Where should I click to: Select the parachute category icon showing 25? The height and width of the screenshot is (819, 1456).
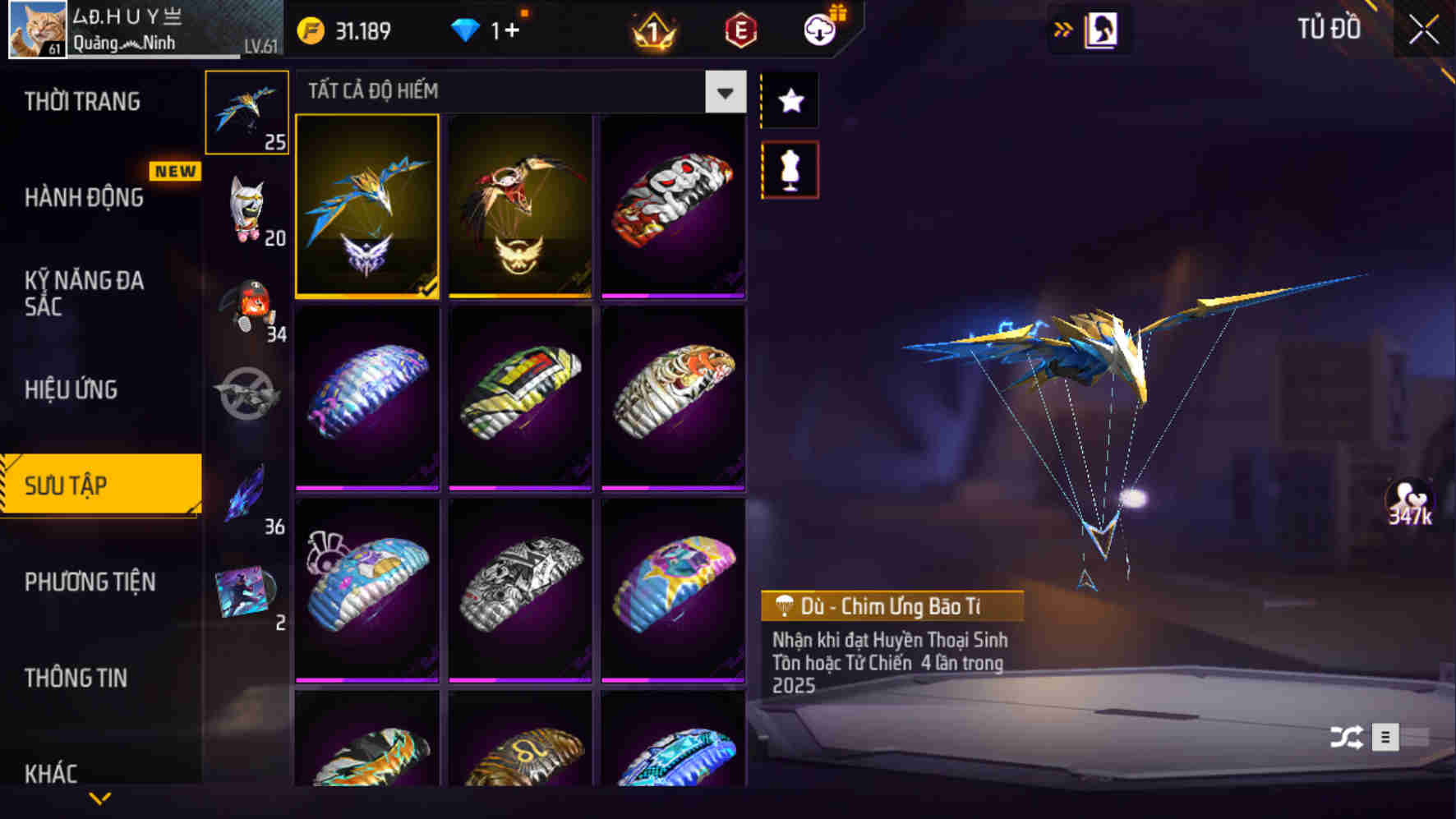(247, 111)
